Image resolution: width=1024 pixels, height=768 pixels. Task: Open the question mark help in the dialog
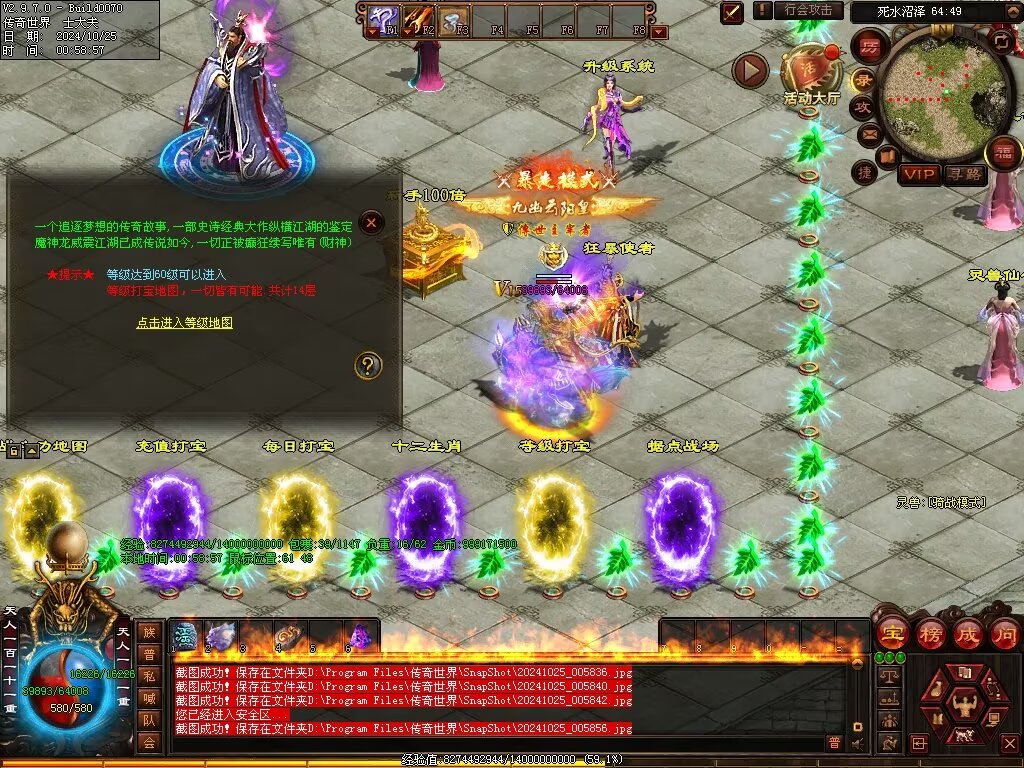click(x=369, y=365)
